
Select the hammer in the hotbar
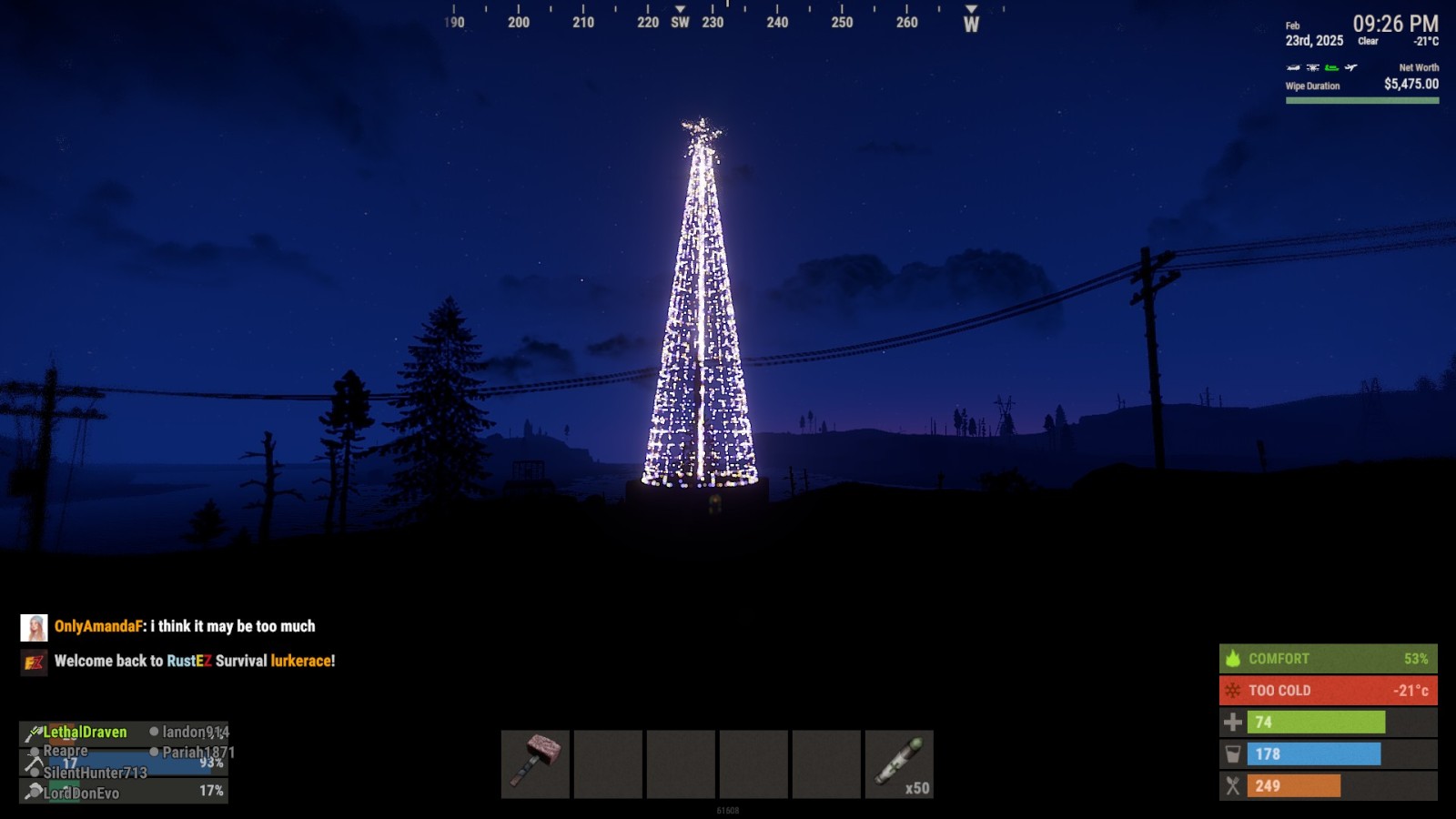pos(535,763)
